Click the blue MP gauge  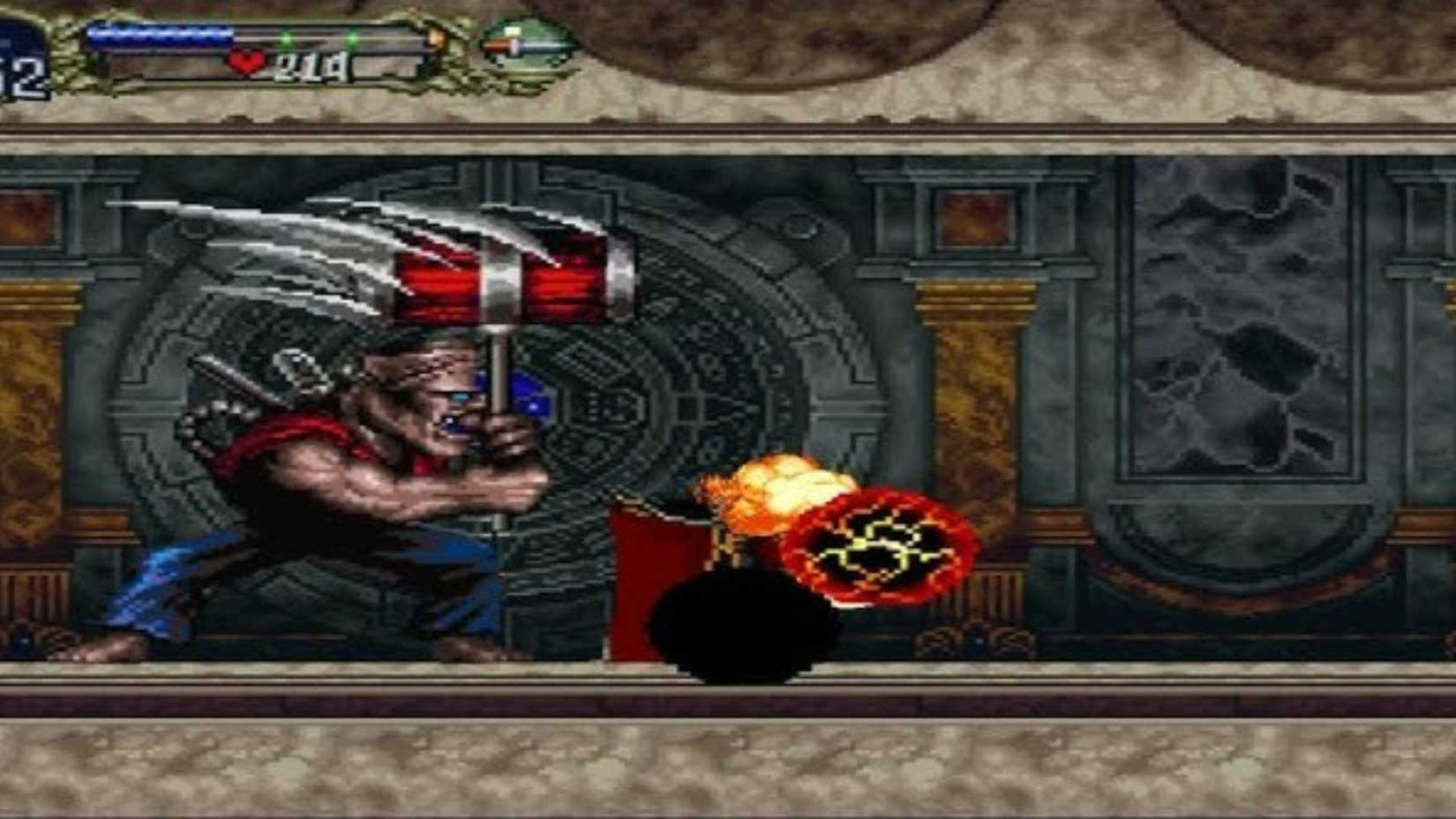click(x=159, y=33)
